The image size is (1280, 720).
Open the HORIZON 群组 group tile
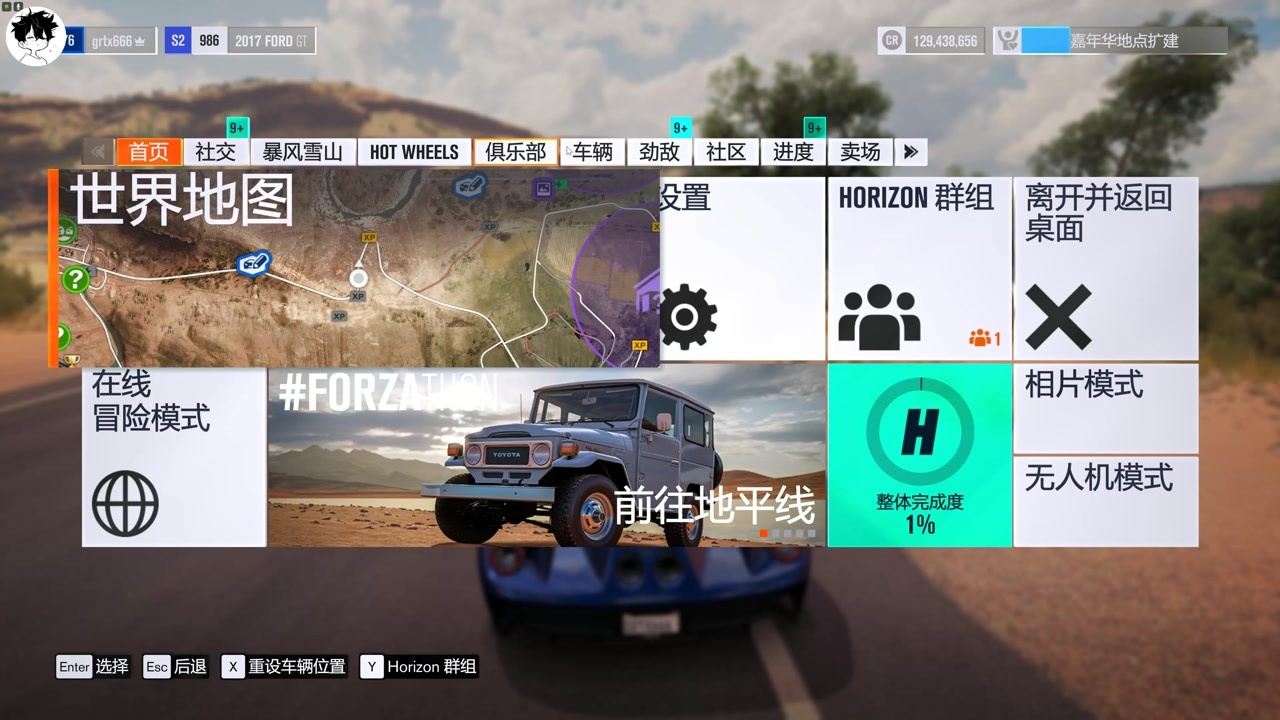click(x=919, y=268)
